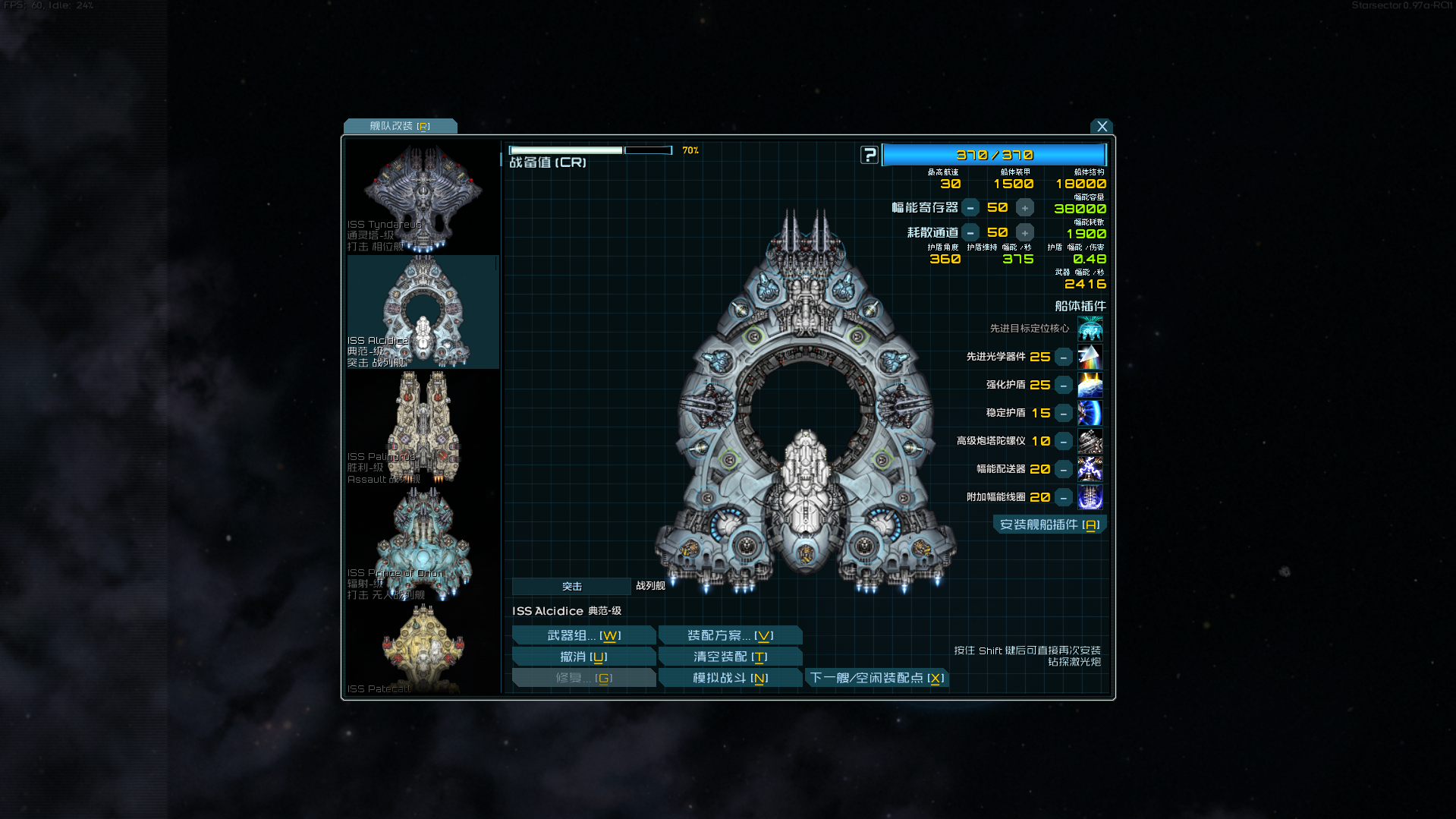
Task: Decrease 幅能寄存器 flux capacitors by one
Action: [x=970, y=208]
